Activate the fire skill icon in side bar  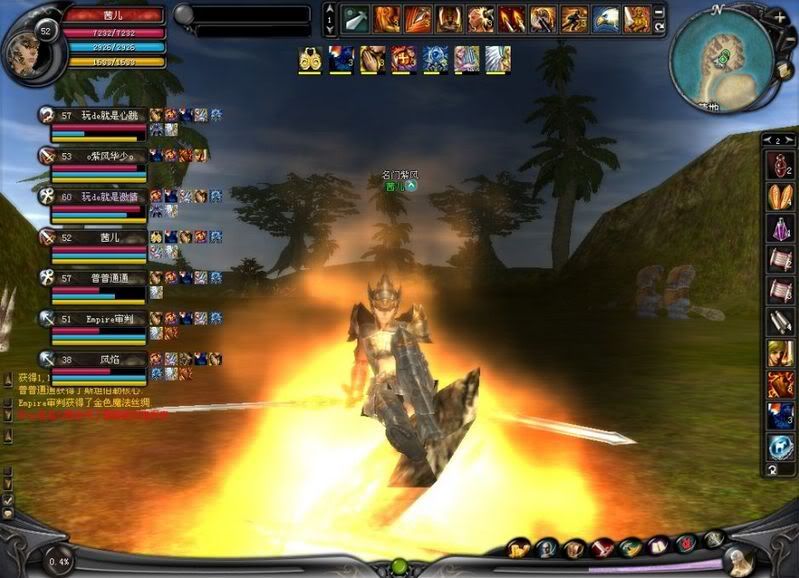click(x=780, y=384)
